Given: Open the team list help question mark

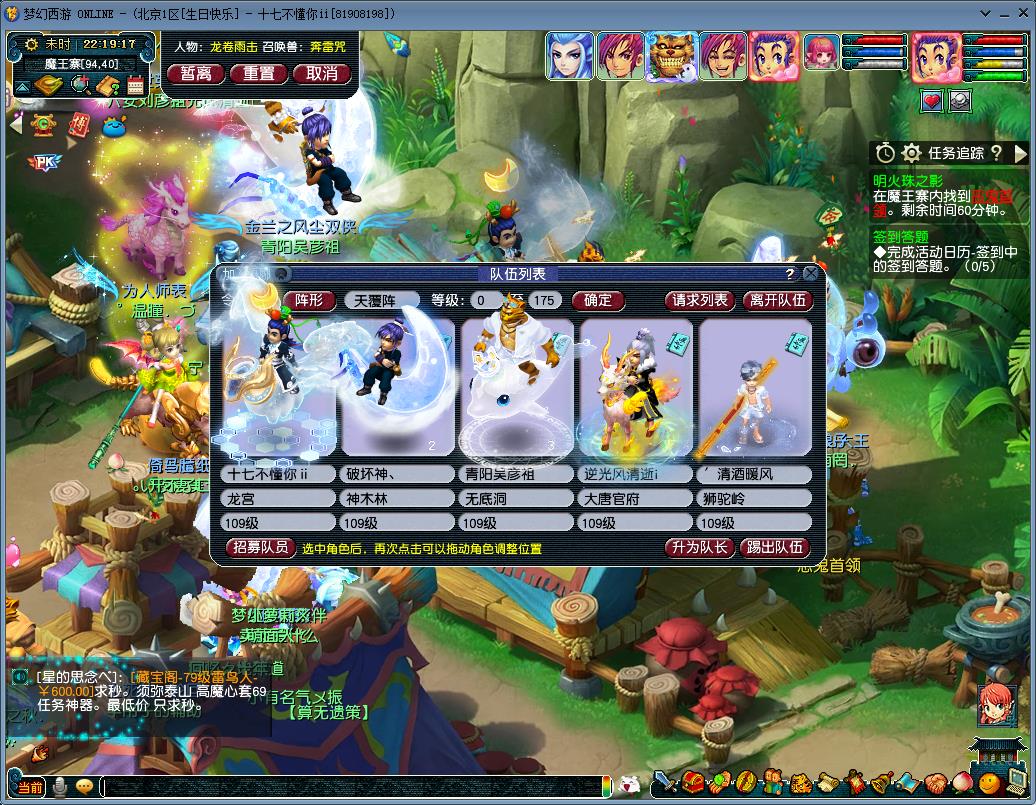Looking at the screenshot, I should pos(790,274).
